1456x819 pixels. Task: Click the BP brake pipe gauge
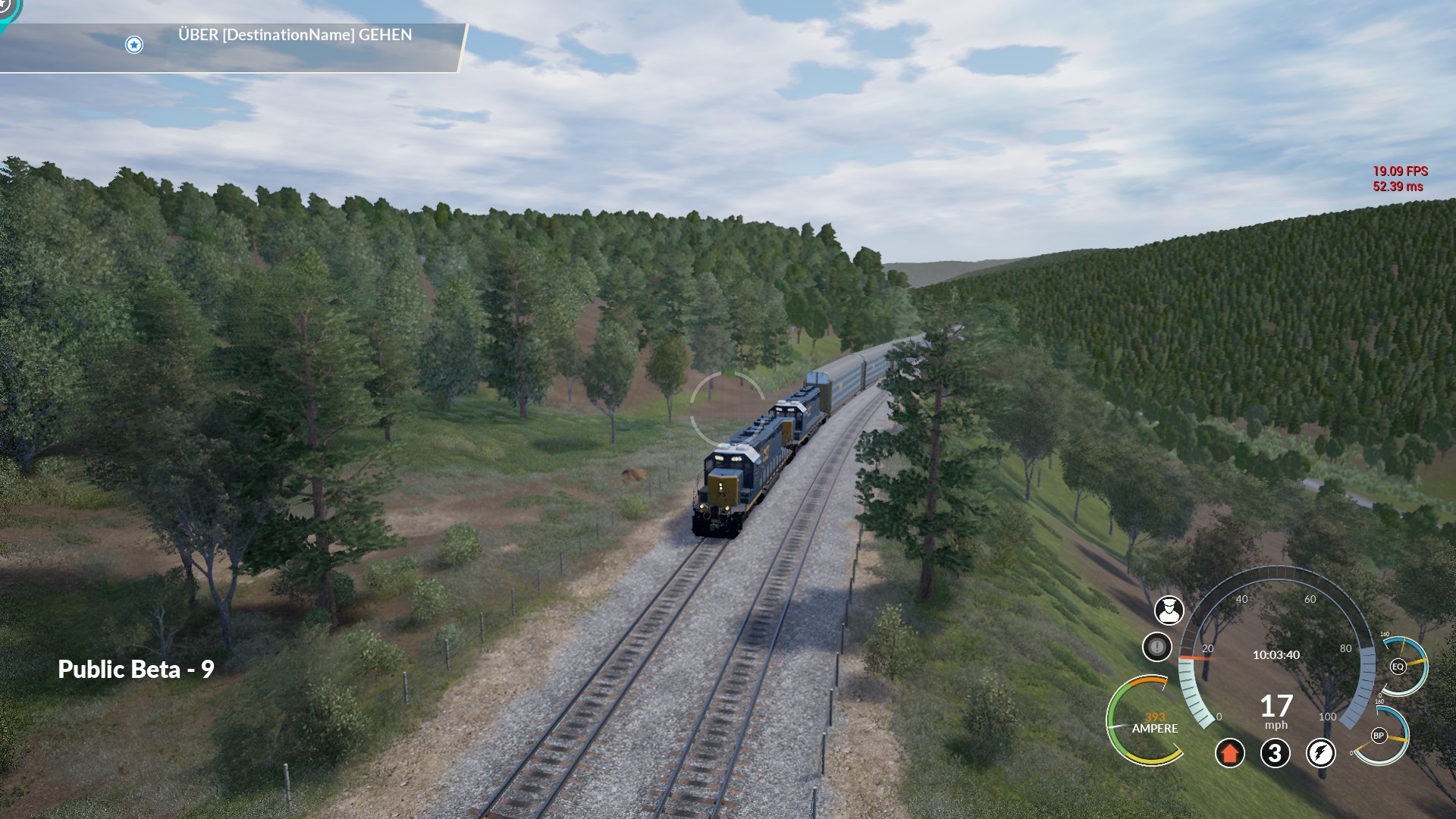pos(1379,736)
